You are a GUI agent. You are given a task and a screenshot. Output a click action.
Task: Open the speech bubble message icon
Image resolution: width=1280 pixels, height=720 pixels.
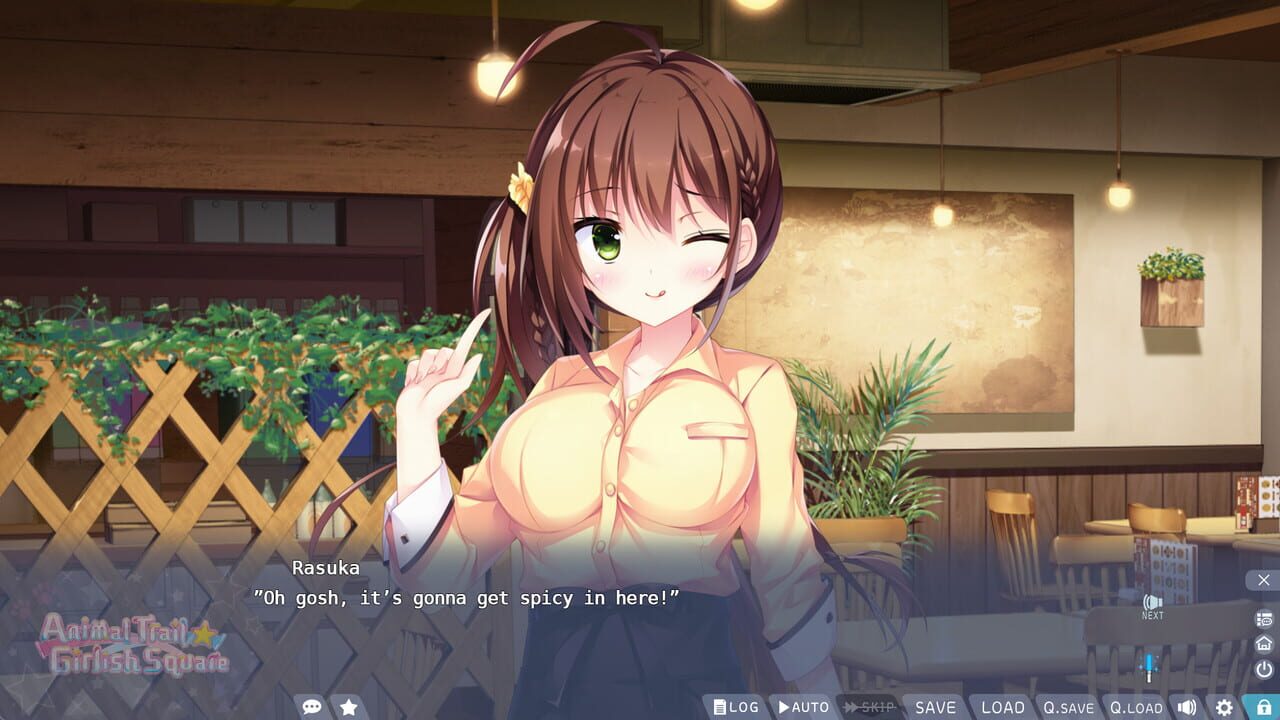pos(312,706)
